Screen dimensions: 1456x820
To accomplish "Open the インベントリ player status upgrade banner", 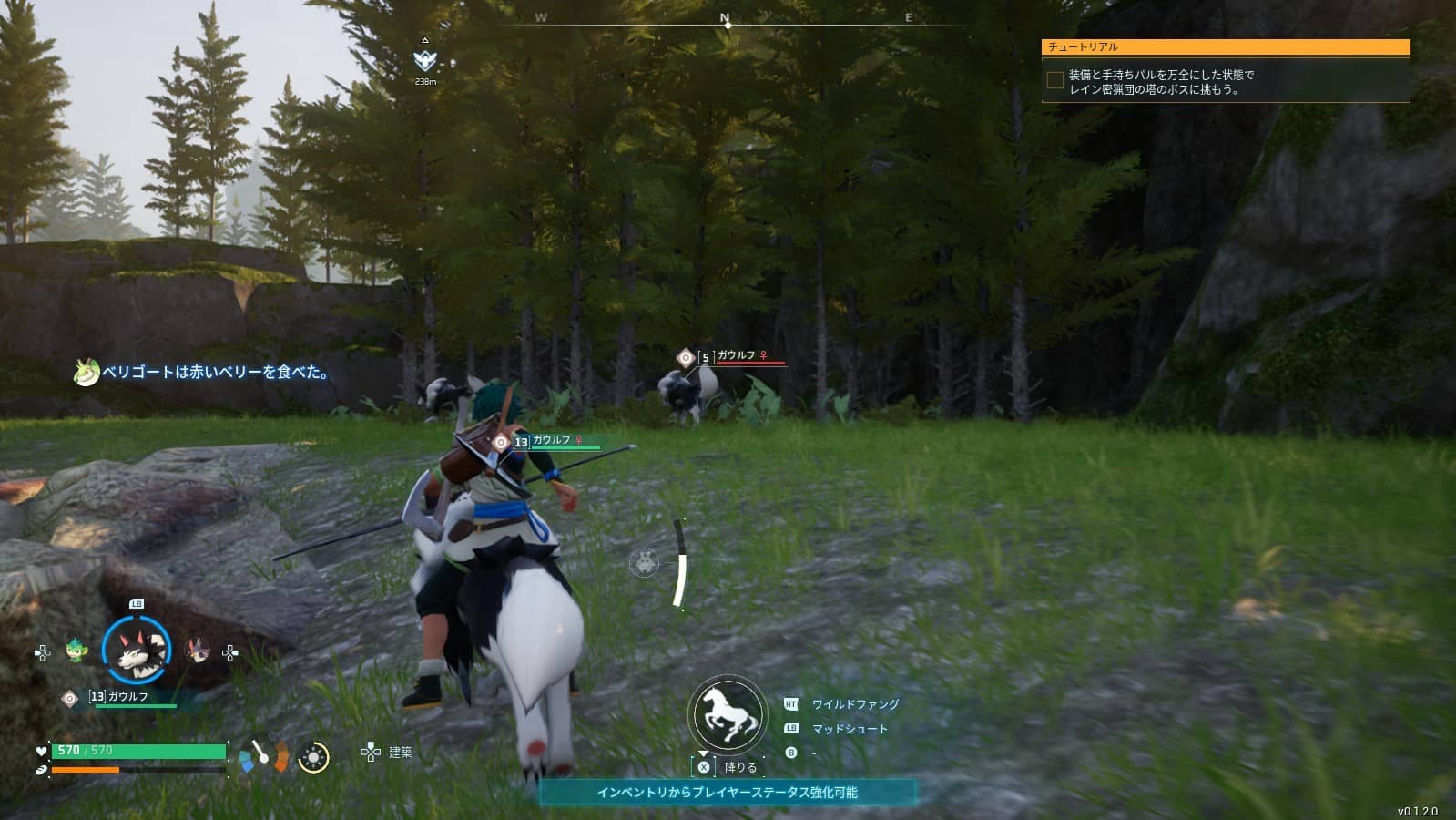I will pos(727,793).
